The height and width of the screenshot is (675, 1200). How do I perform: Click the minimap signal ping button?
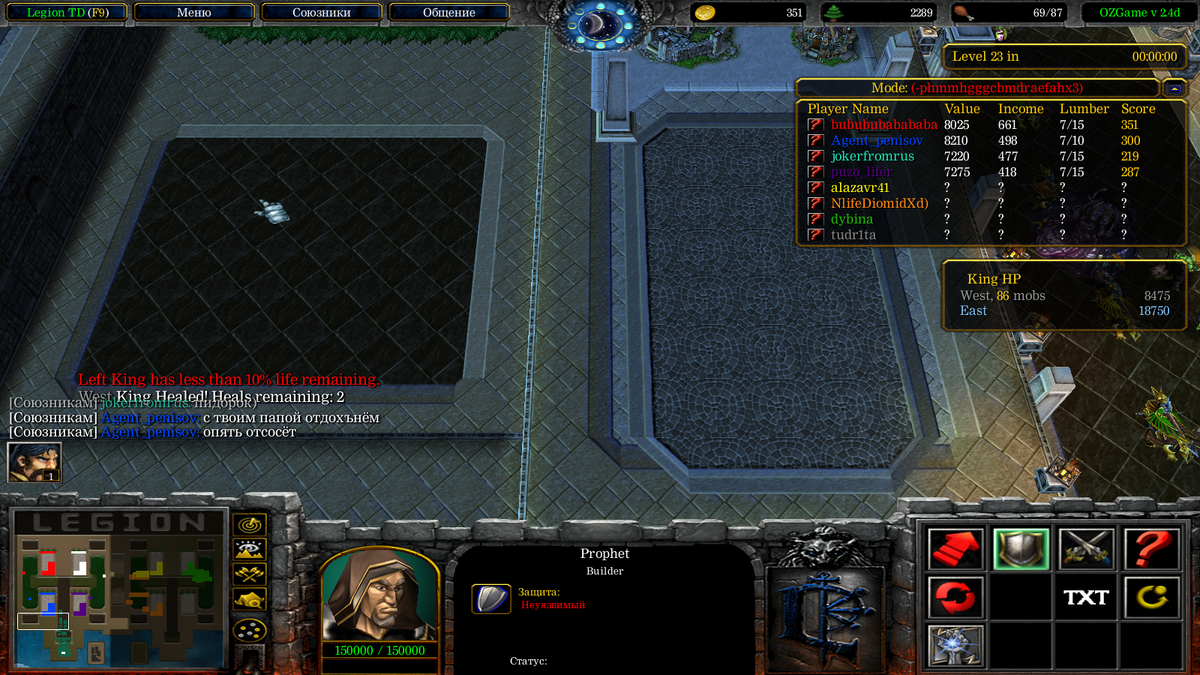pos(249,524)
